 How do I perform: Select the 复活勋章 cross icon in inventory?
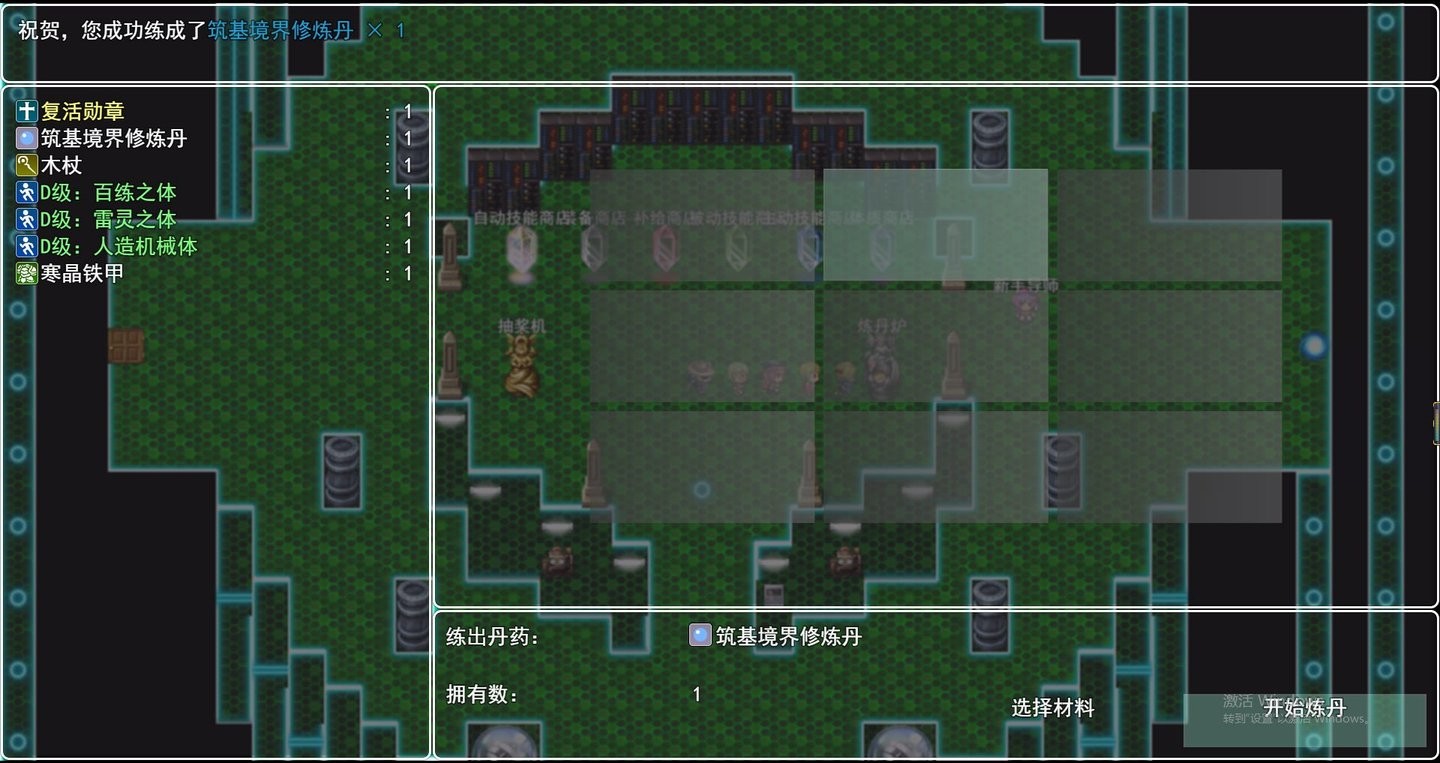tap(24, 111)
